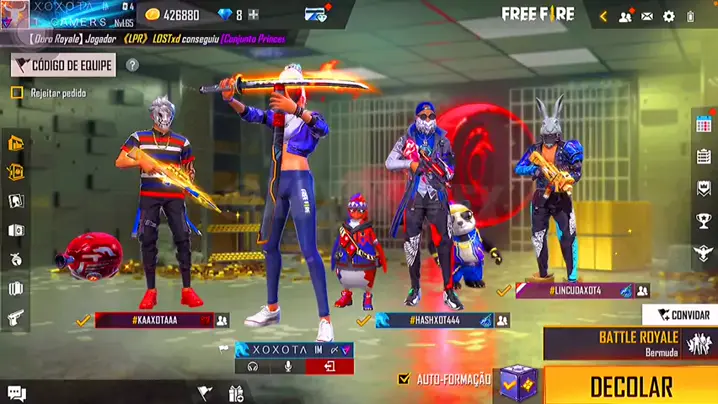Viewport: 718px width, 404px height.
Task: Toggle the Auto-Formação checkbox
Action: point(404,380)
